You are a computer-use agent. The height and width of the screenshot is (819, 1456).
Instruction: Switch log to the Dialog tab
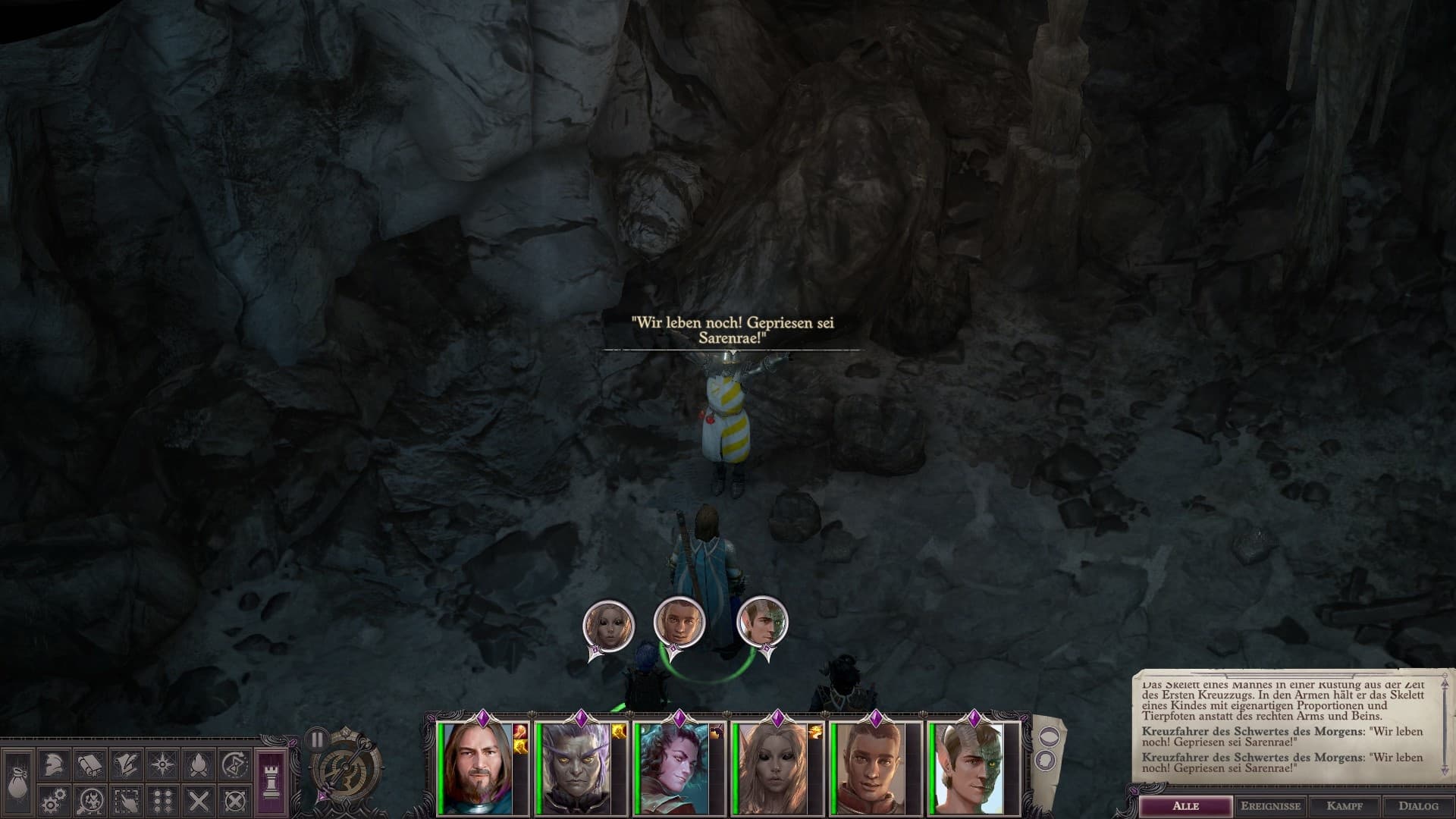point(1418,806)
